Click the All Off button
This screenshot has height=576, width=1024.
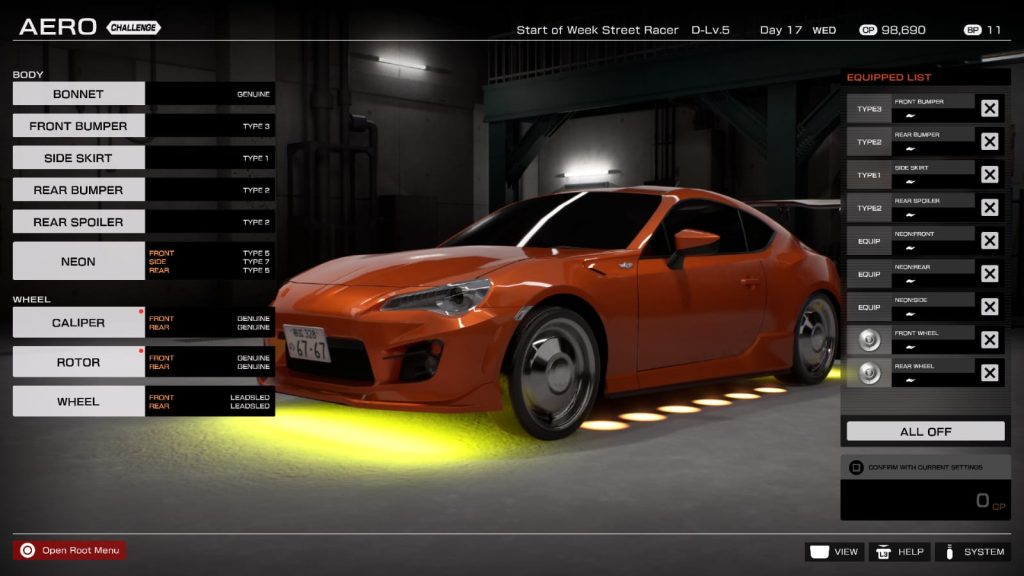pos(925,432)
